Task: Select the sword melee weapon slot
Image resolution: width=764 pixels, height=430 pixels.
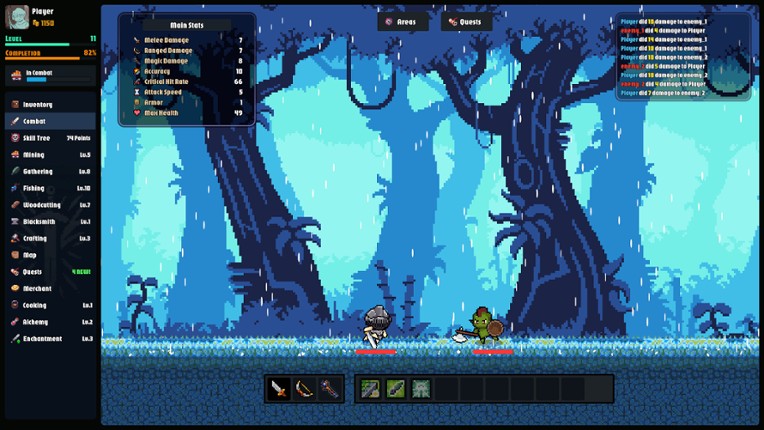Action: pyautogui.click(x=280, y=389)
